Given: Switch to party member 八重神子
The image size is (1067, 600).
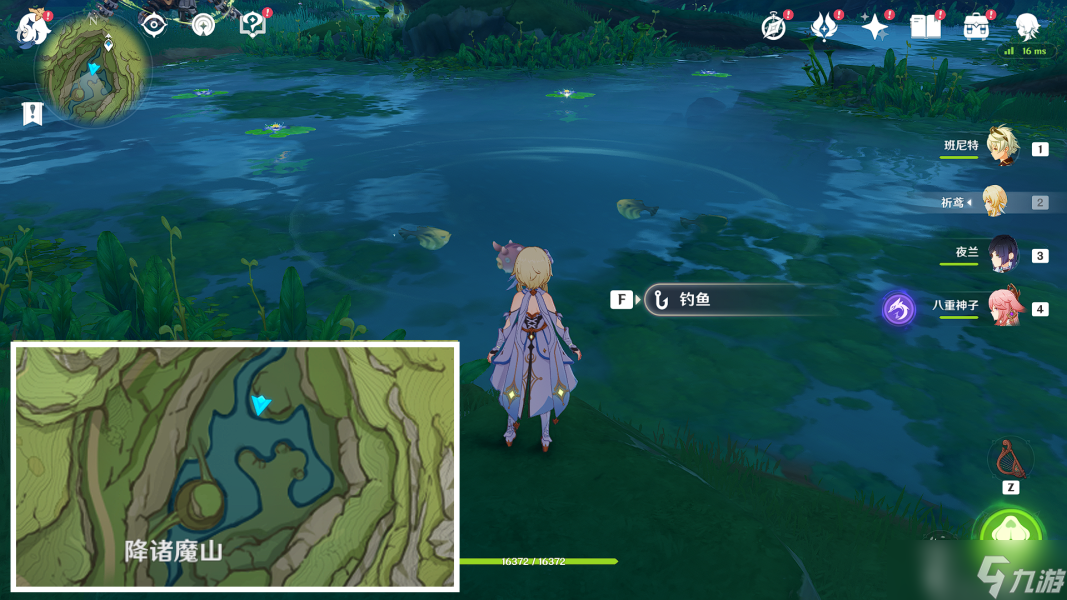Looking at the screenshot, I should point(1002,306).
